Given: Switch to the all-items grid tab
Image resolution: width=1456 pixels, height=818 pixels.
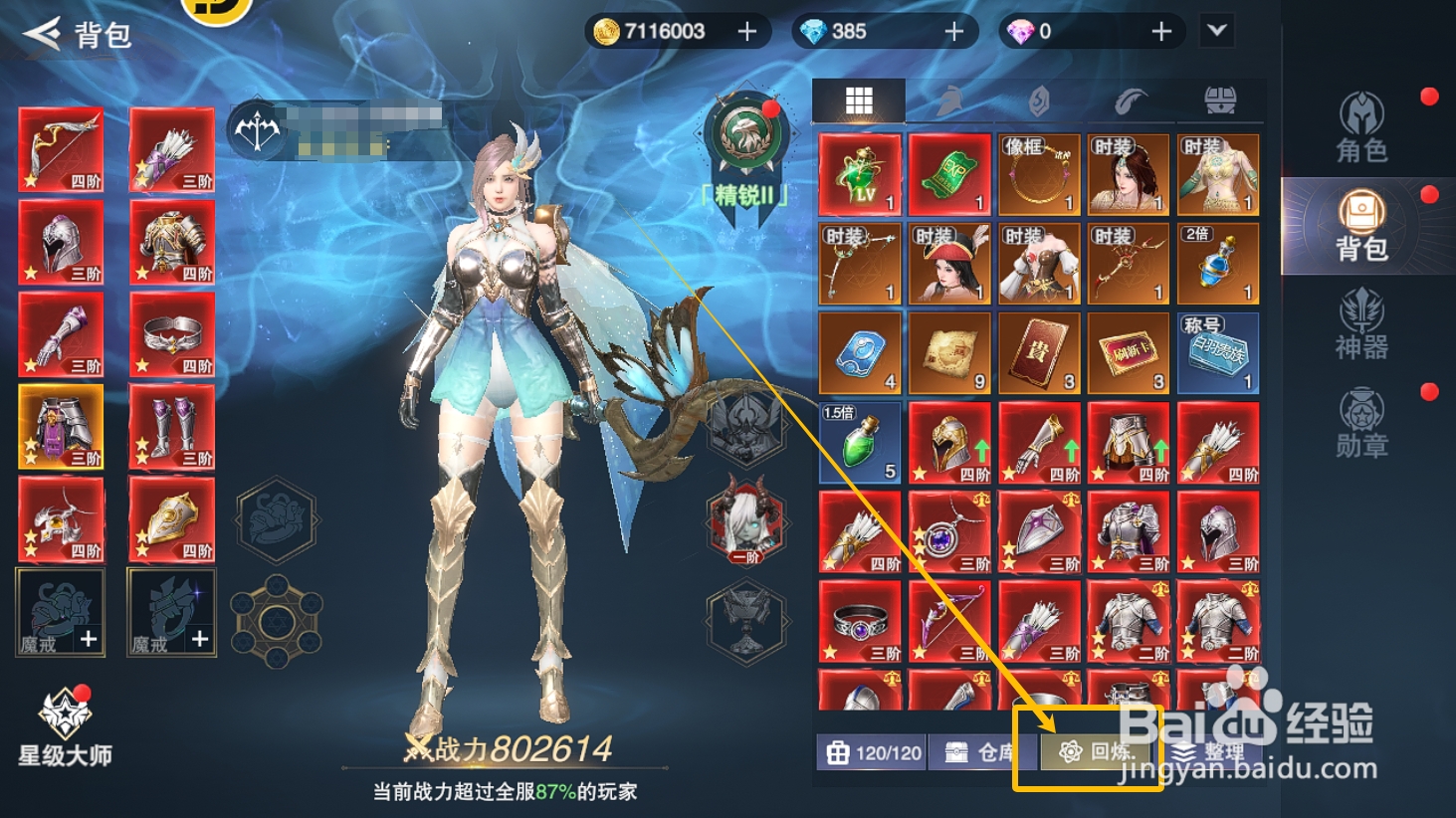Looking at the screenshot, I should pos(857,100).
